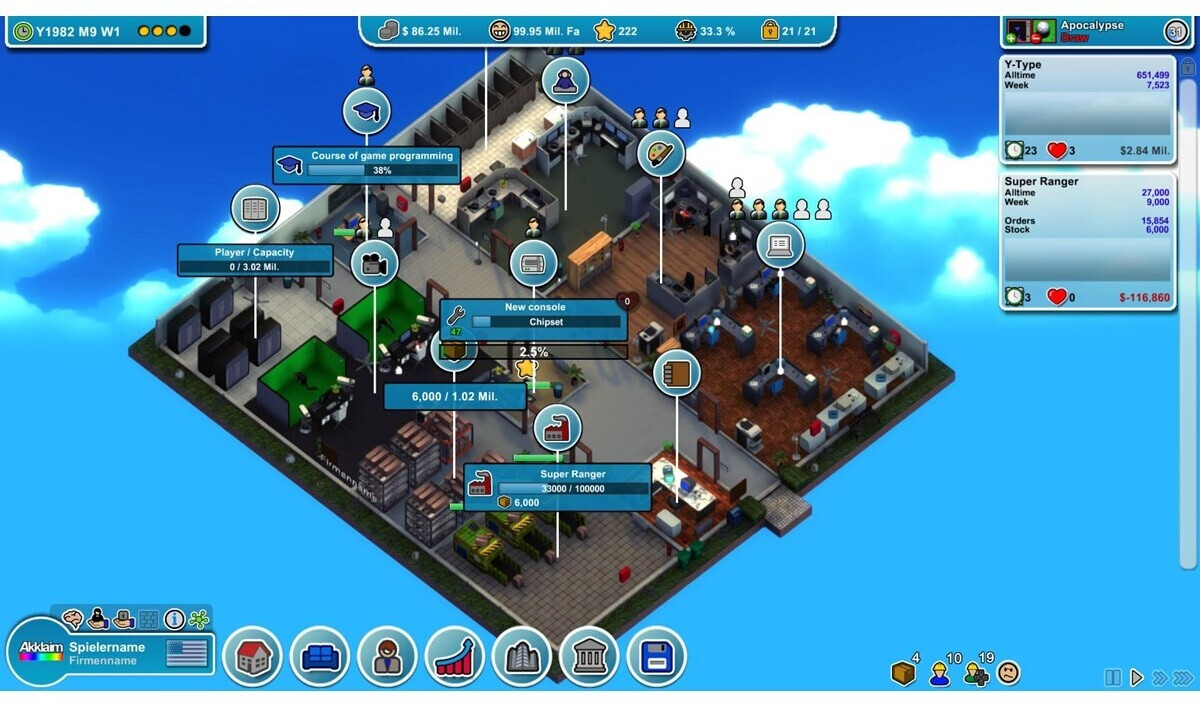Viewport: 1200px width, 707px height.
Task: Click the cardboard box storage icon
Action: click(903, 674)
